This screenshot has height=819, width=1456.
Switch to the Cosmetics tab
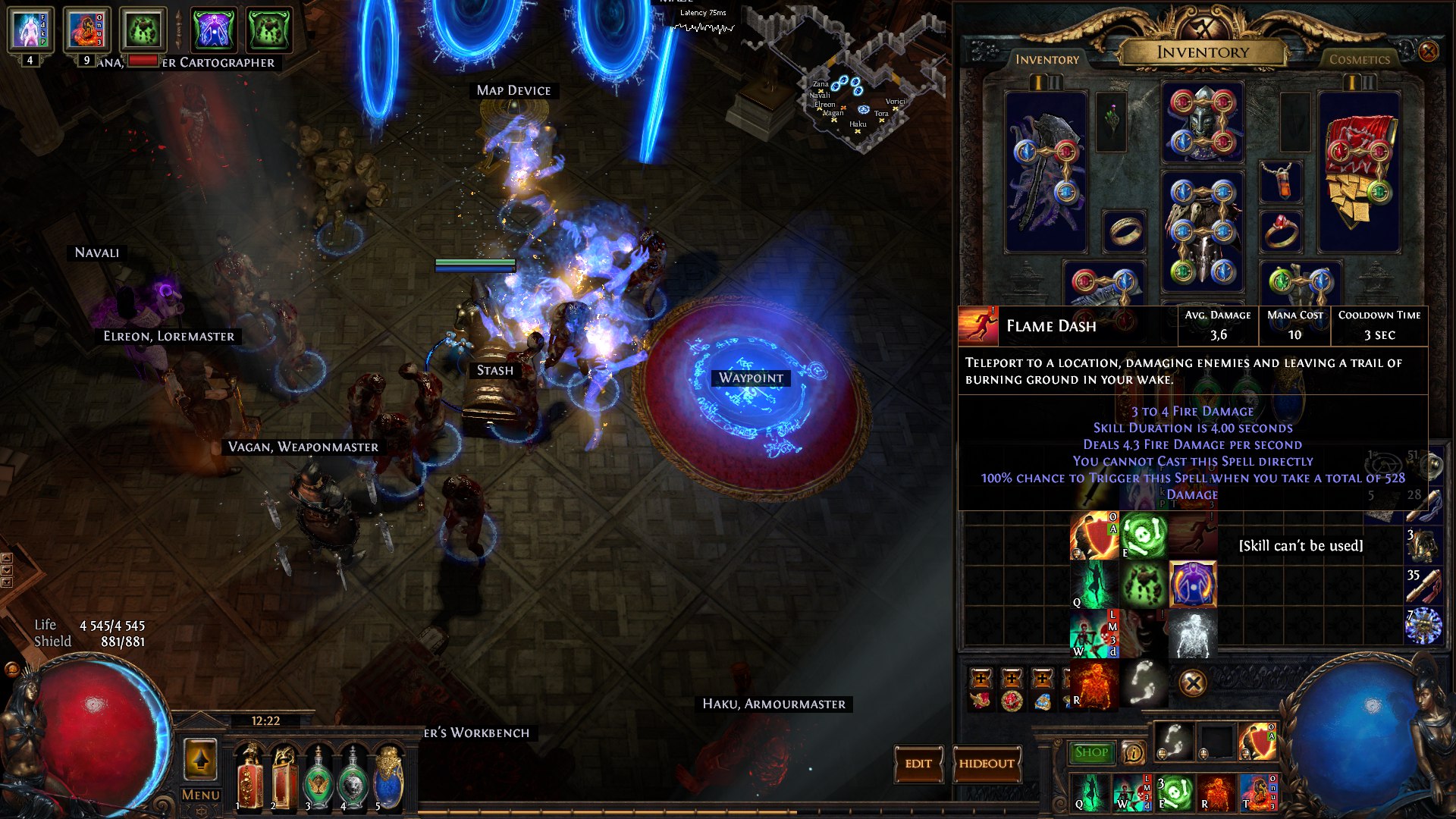[1359, 59]
